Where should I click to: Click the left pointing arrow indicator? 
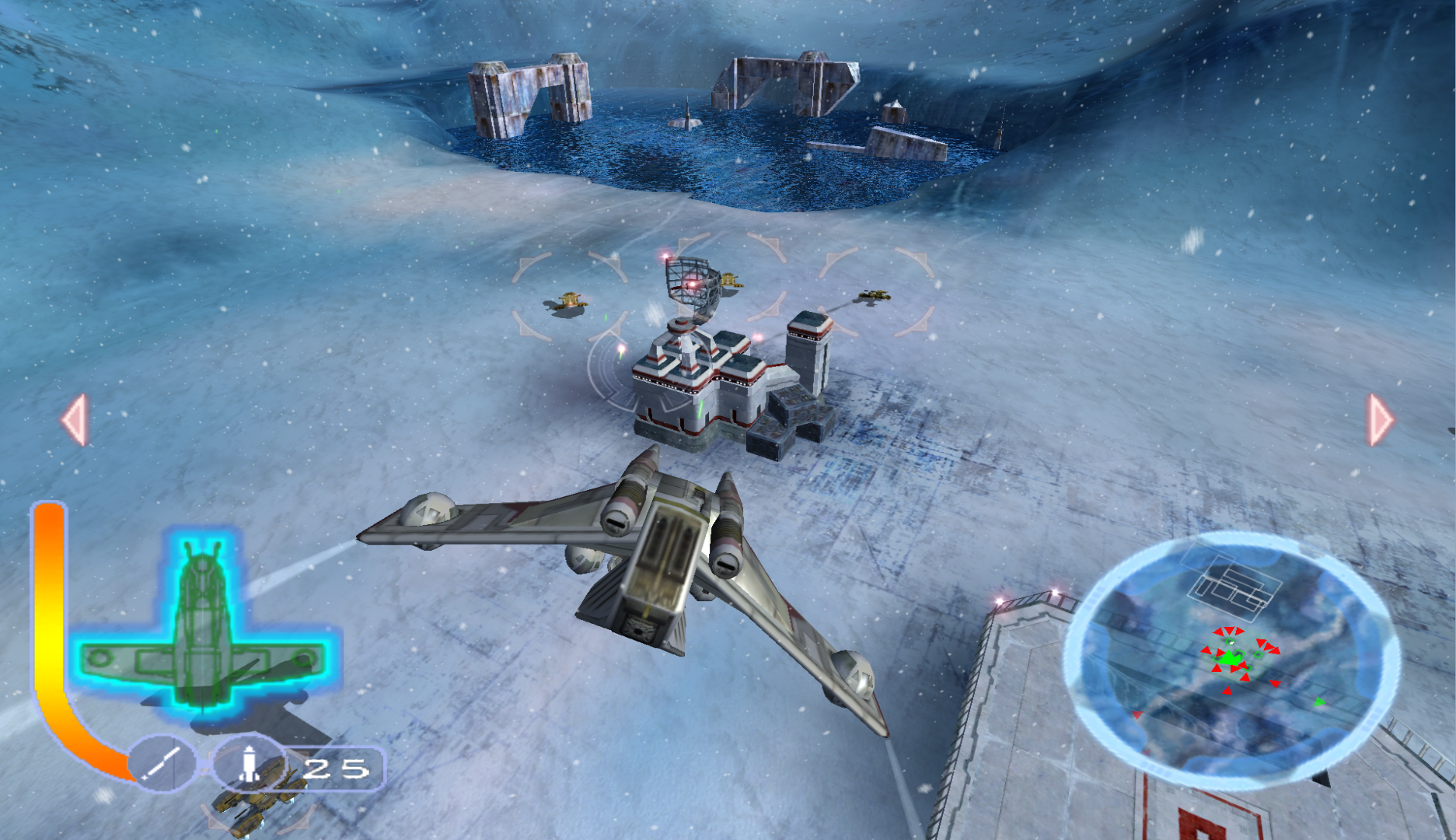tap(75, 420)
